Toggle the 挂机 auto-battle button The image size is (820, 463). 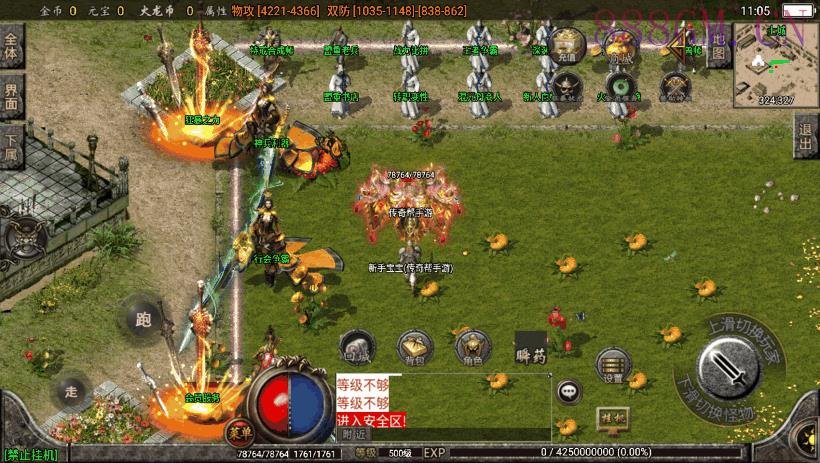(x=610, y=416)
